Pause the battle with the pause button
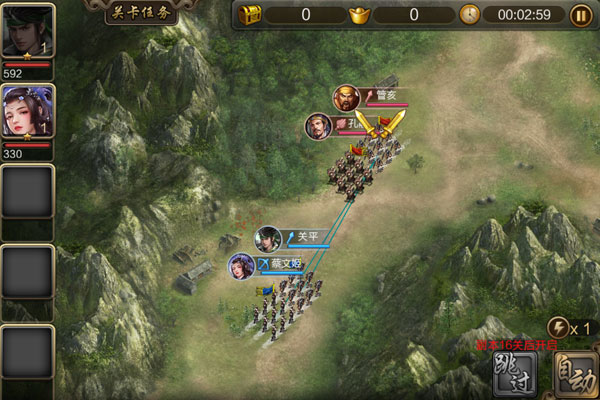 580,15
